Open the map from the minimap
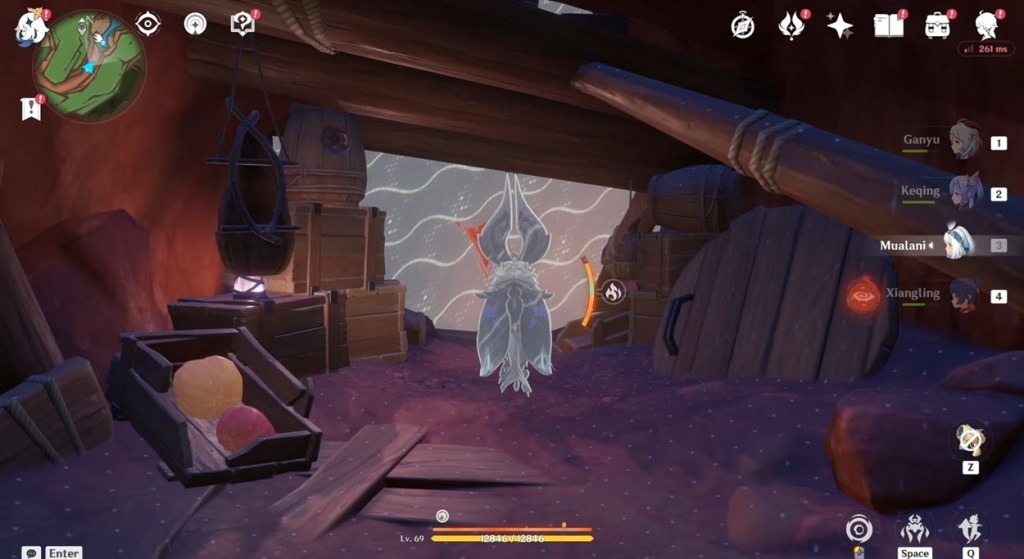The image size is (1024, 559). coord(89,67)
